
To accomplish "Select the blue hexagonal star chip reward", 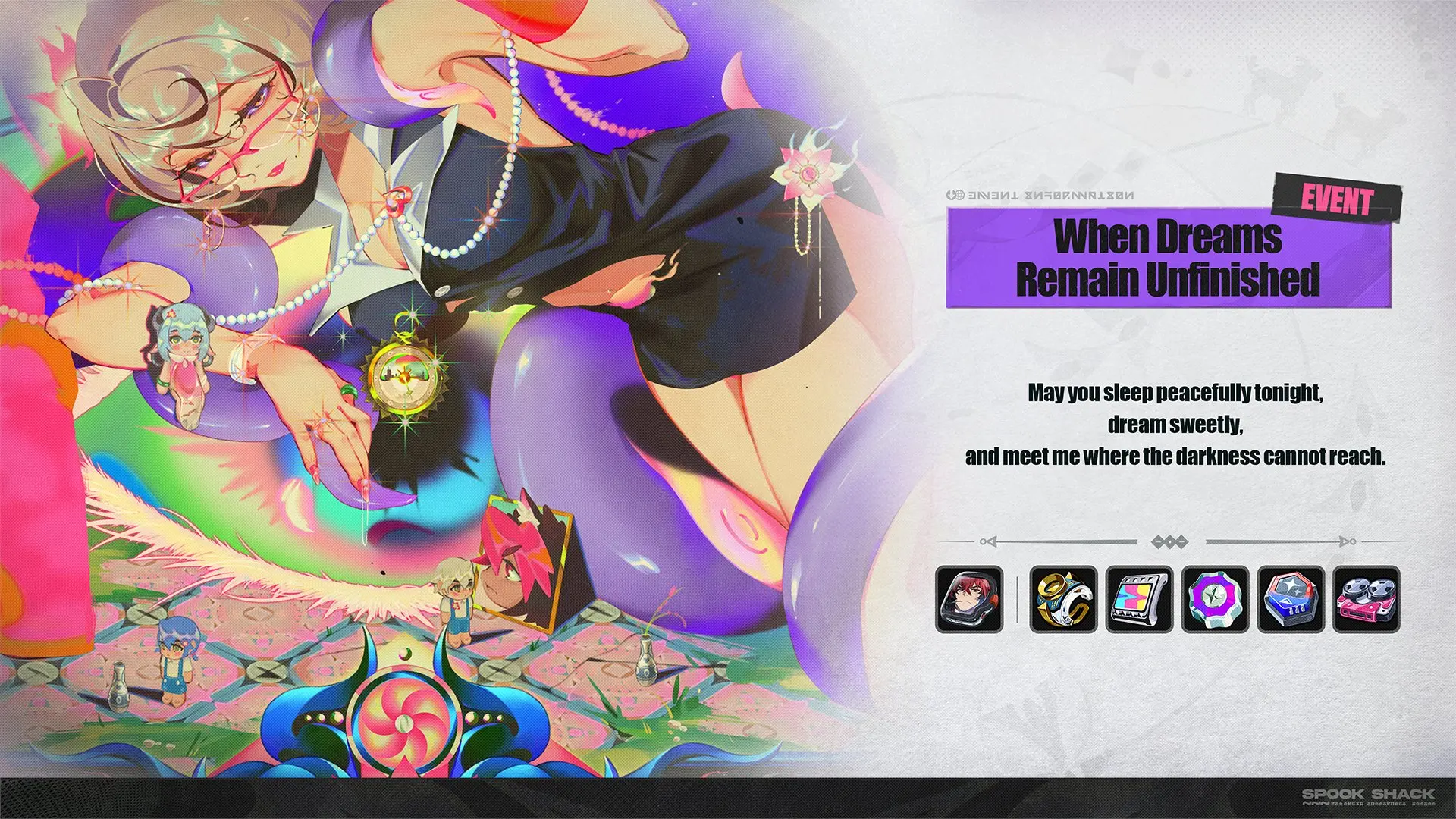I will tap(1291, 599).
